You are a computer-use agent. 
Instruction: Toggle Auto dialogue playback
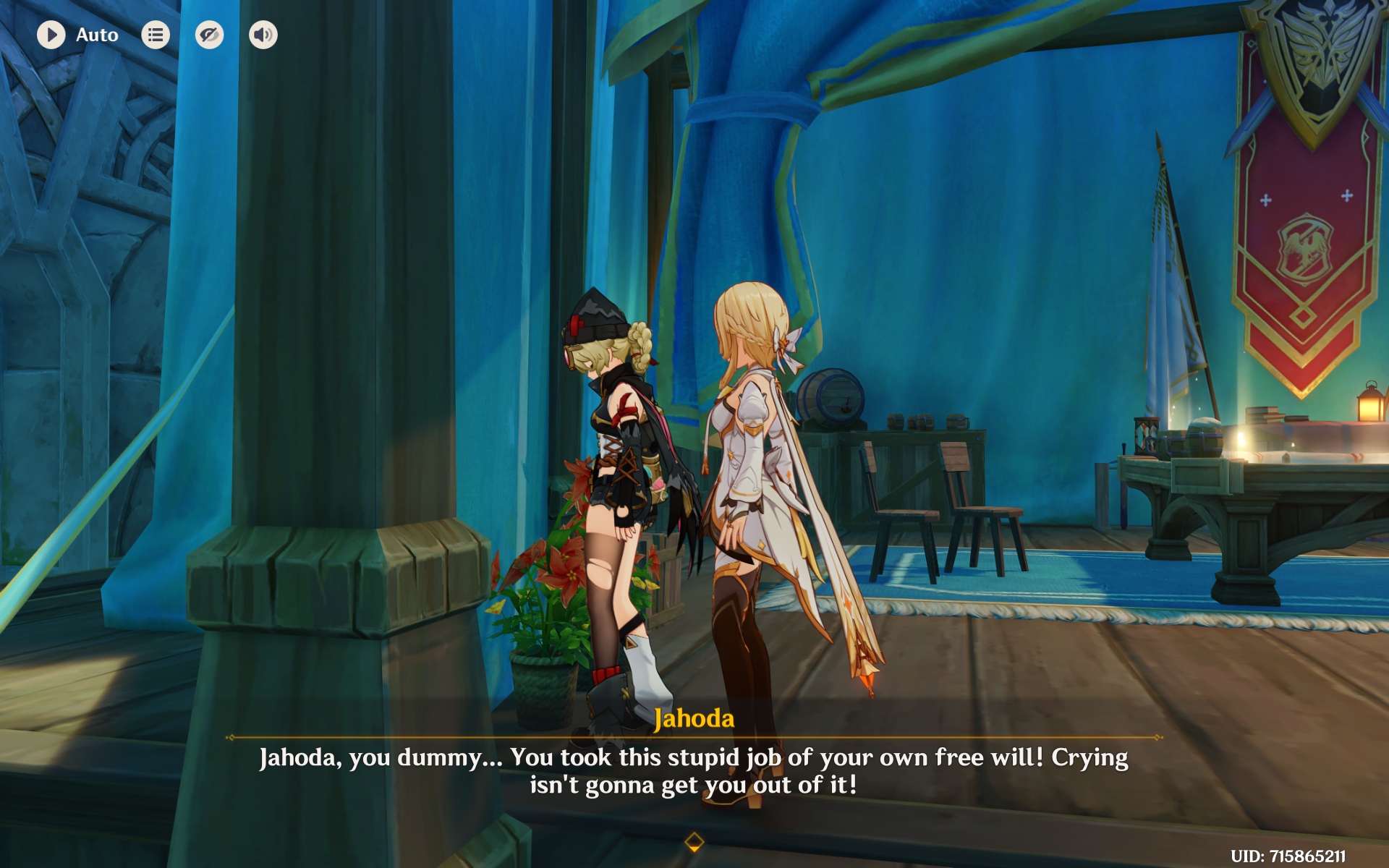(51, 35)
